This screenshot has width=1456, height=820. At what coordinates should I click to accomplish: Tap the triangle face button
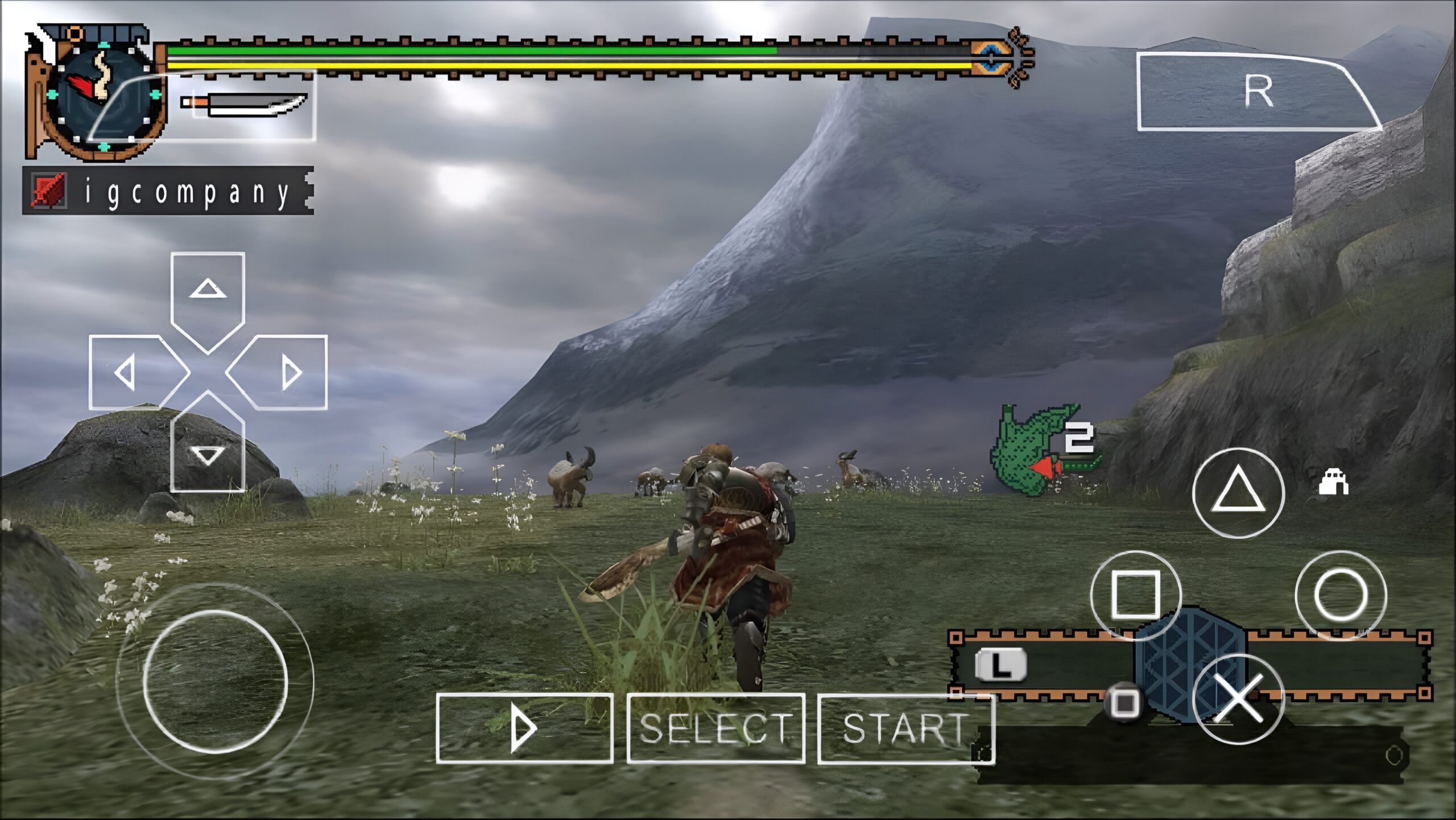1238,493
